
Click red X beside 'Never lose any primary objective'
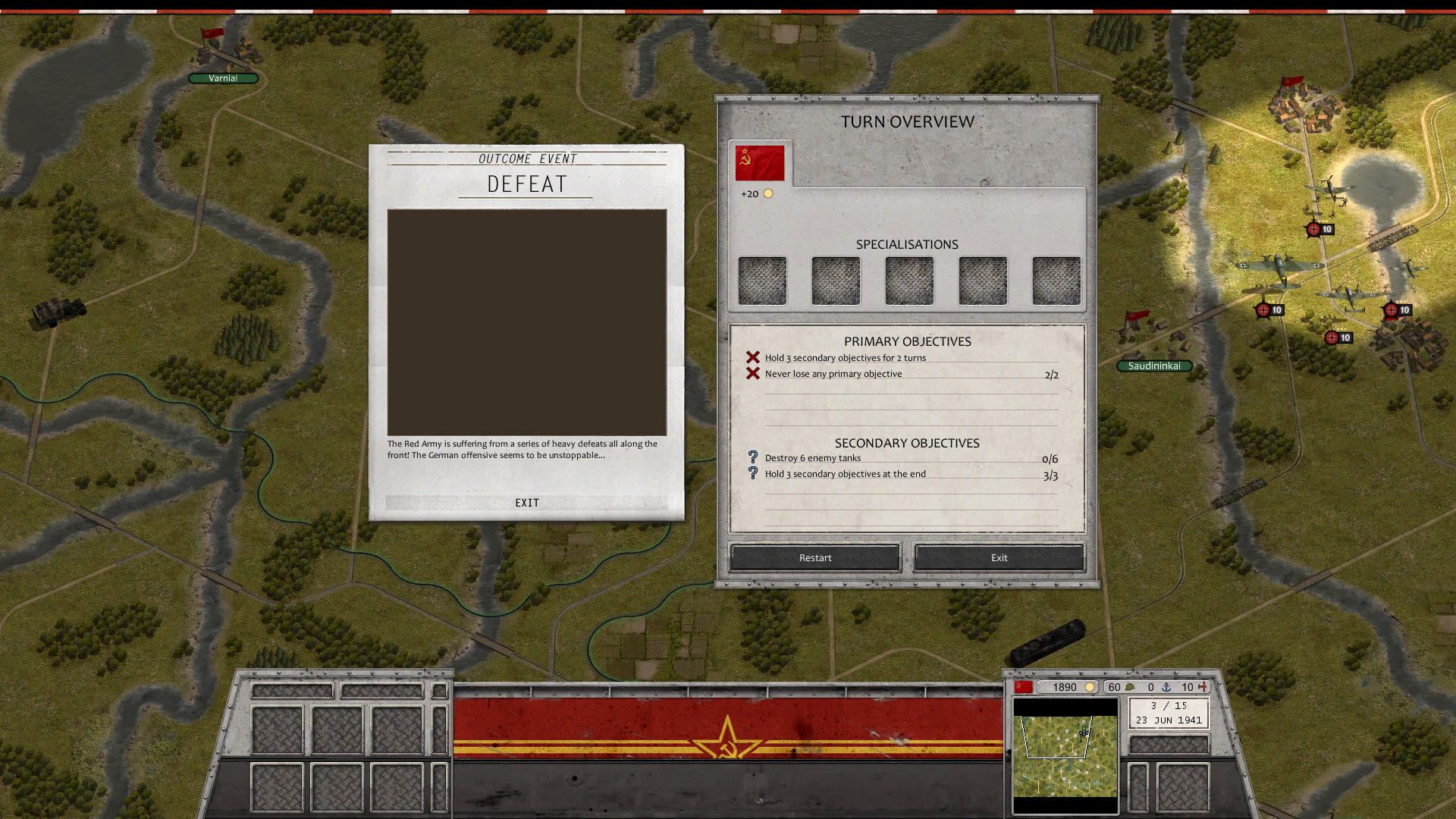tap(752, 373)
